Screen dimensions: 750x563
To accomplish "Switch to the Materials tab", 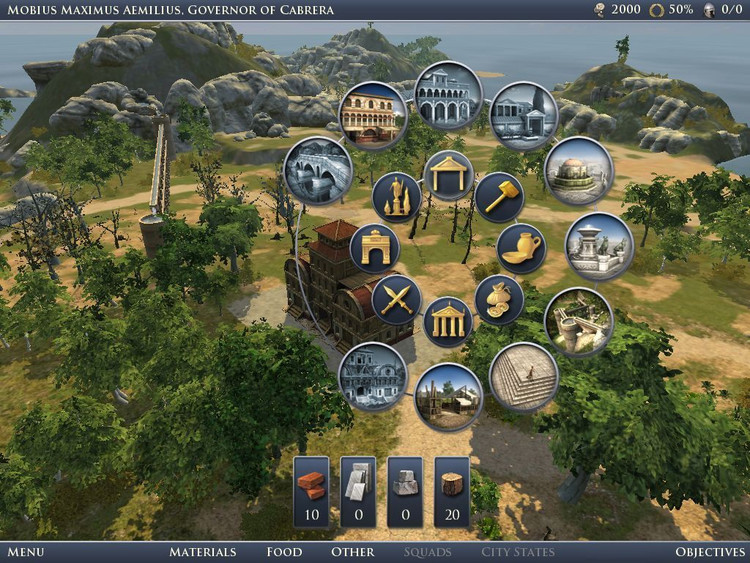I will tap(202, 552).
